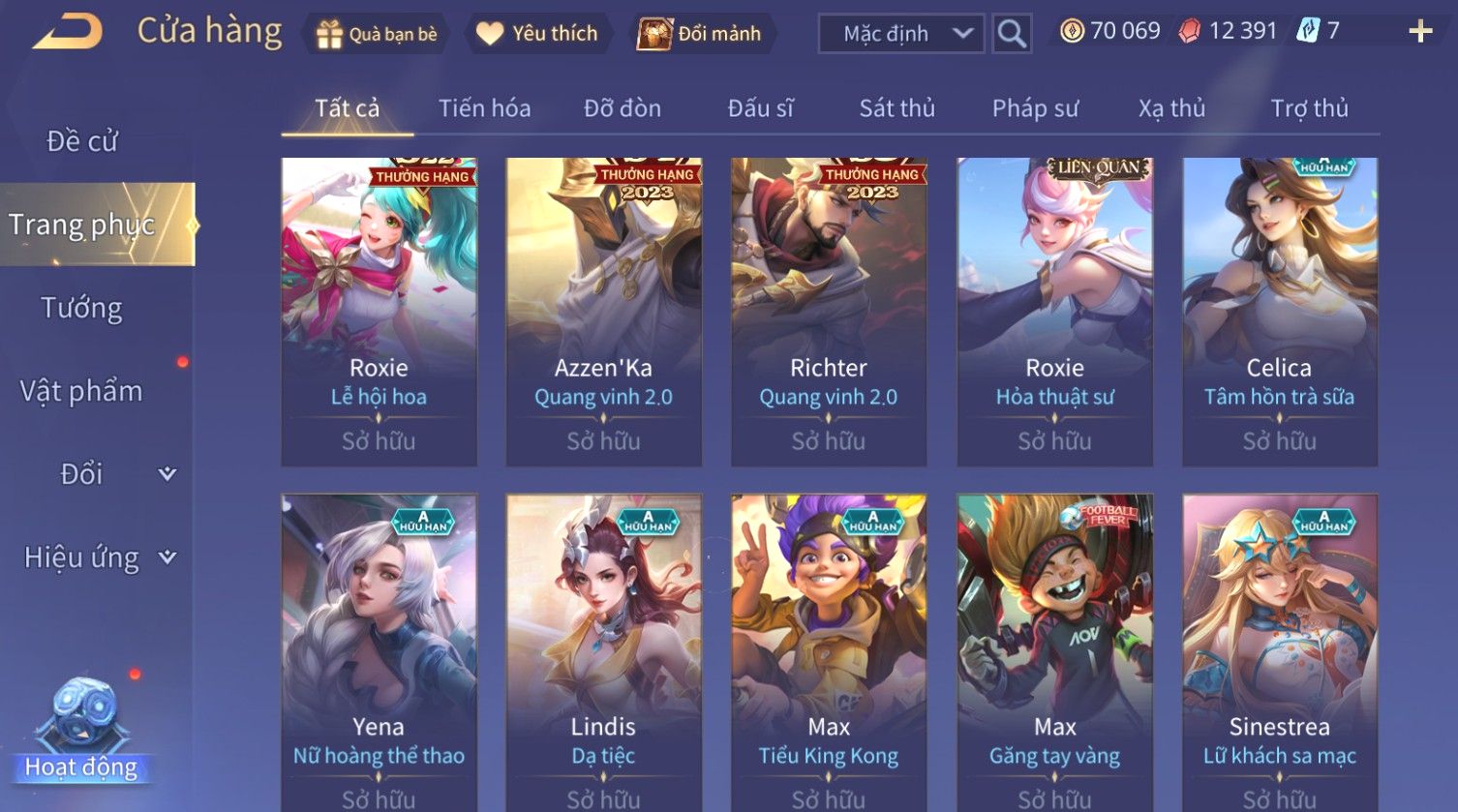Go back using the arrow button
This screenshot has width=1458, height=812.
pos(66,33)
